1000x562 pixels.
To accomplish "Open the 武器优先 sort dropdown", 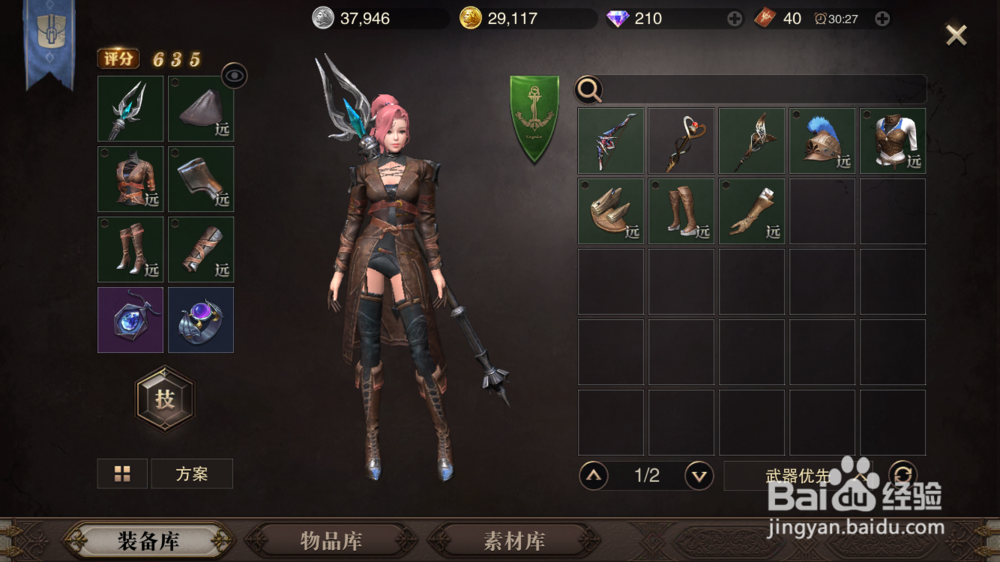I will [800, 475].
